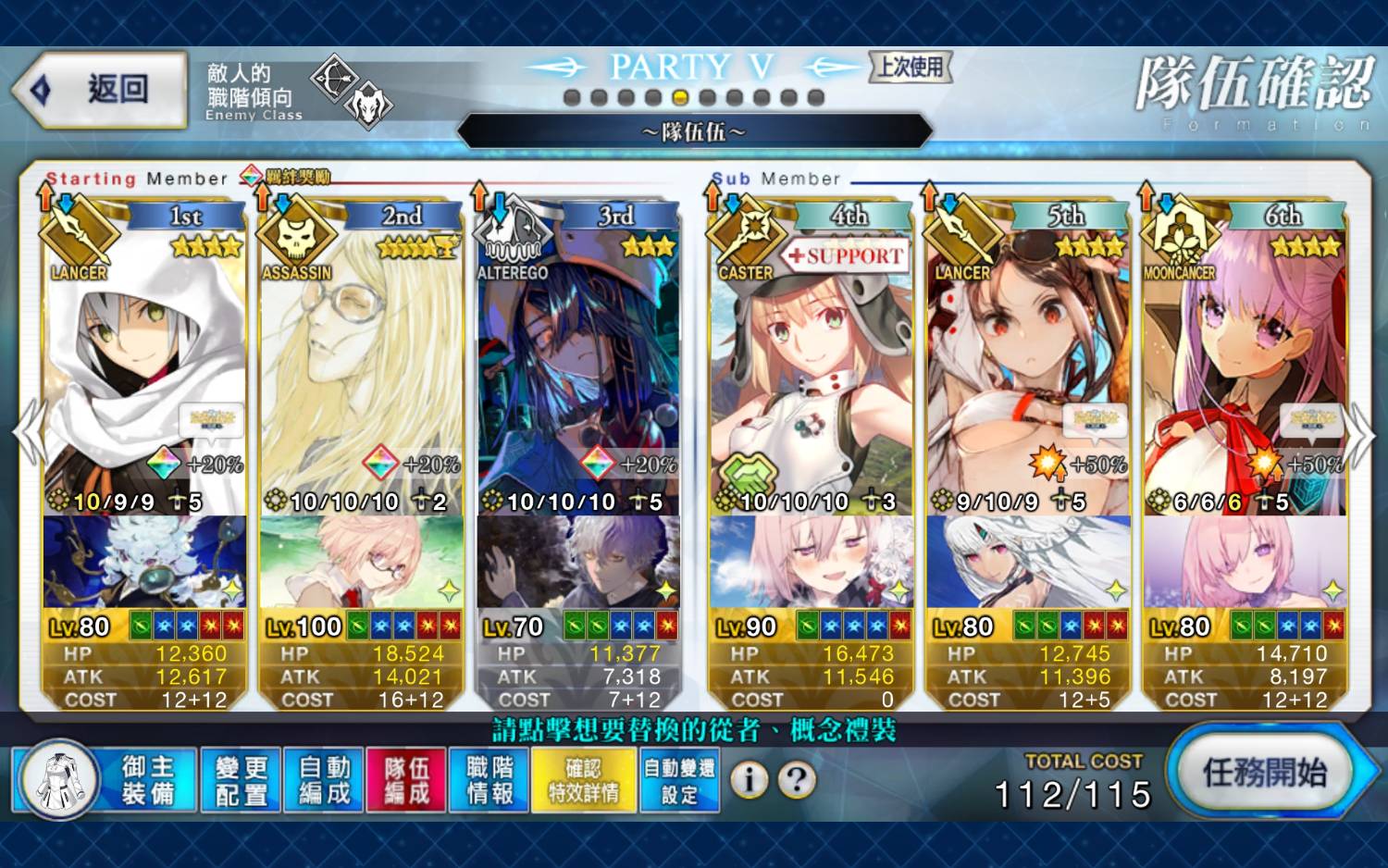This screenshot has height=868, width=1388.
Task: Select the 上次使用 last-used party tab
Action: tap(911, 67)
